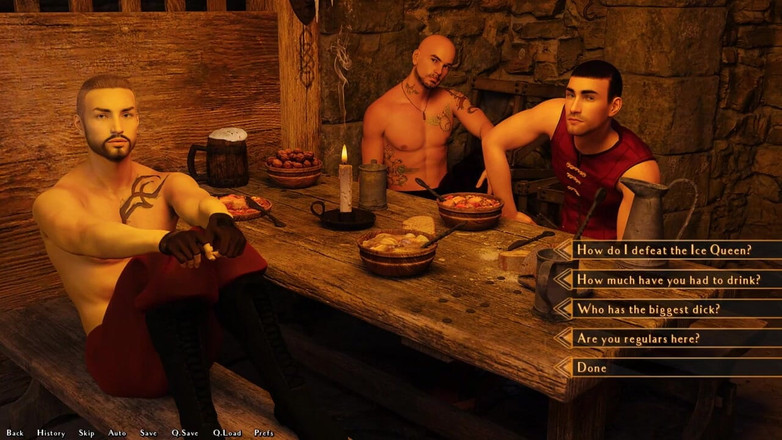782x440 pixels.
Task: Perform a quick save with Q.Save
Action: pyautogui.click(x=185, y=433)
